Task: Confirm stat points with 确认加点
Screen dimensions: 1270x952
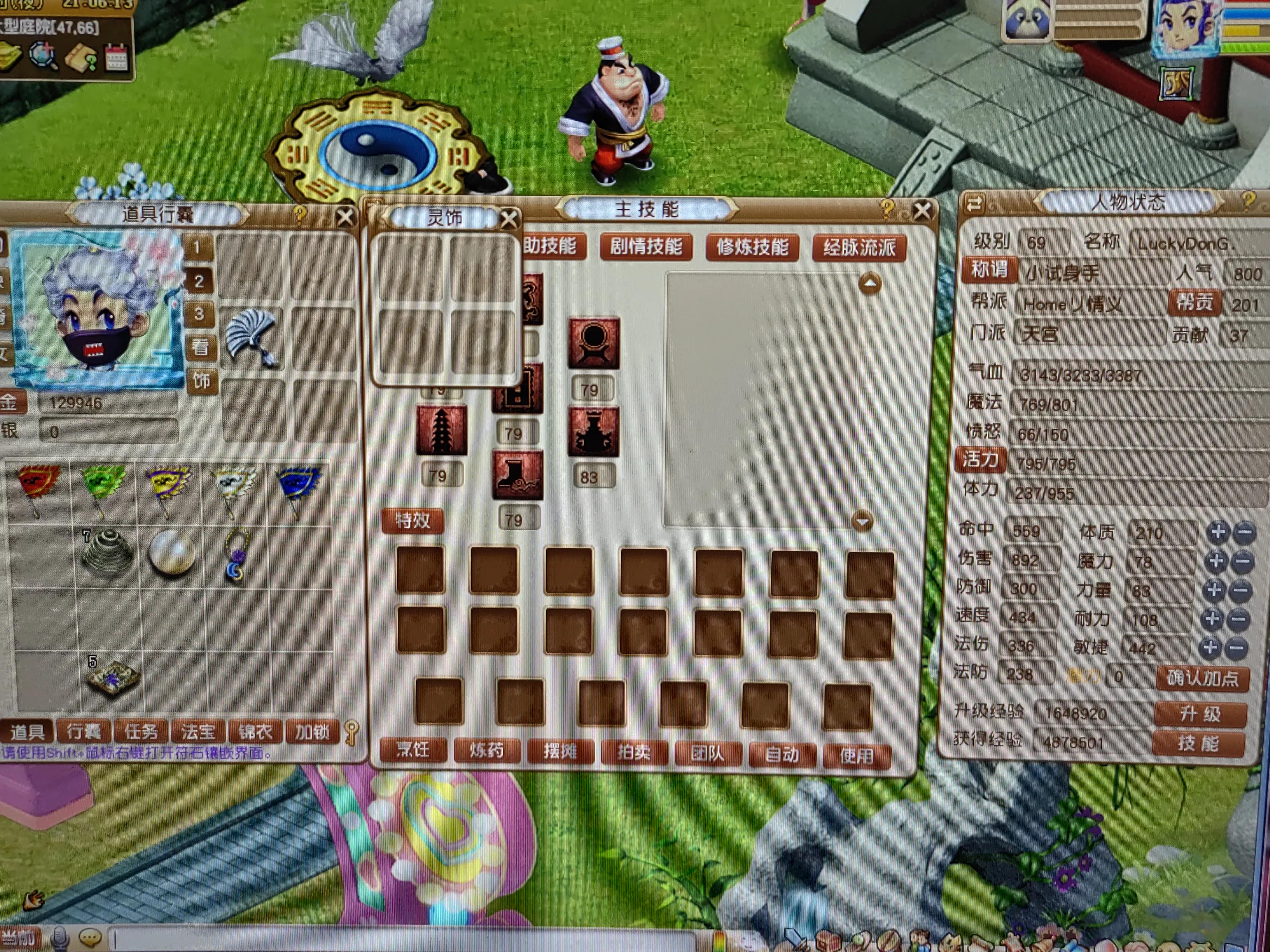Action: pos(1202,678)
